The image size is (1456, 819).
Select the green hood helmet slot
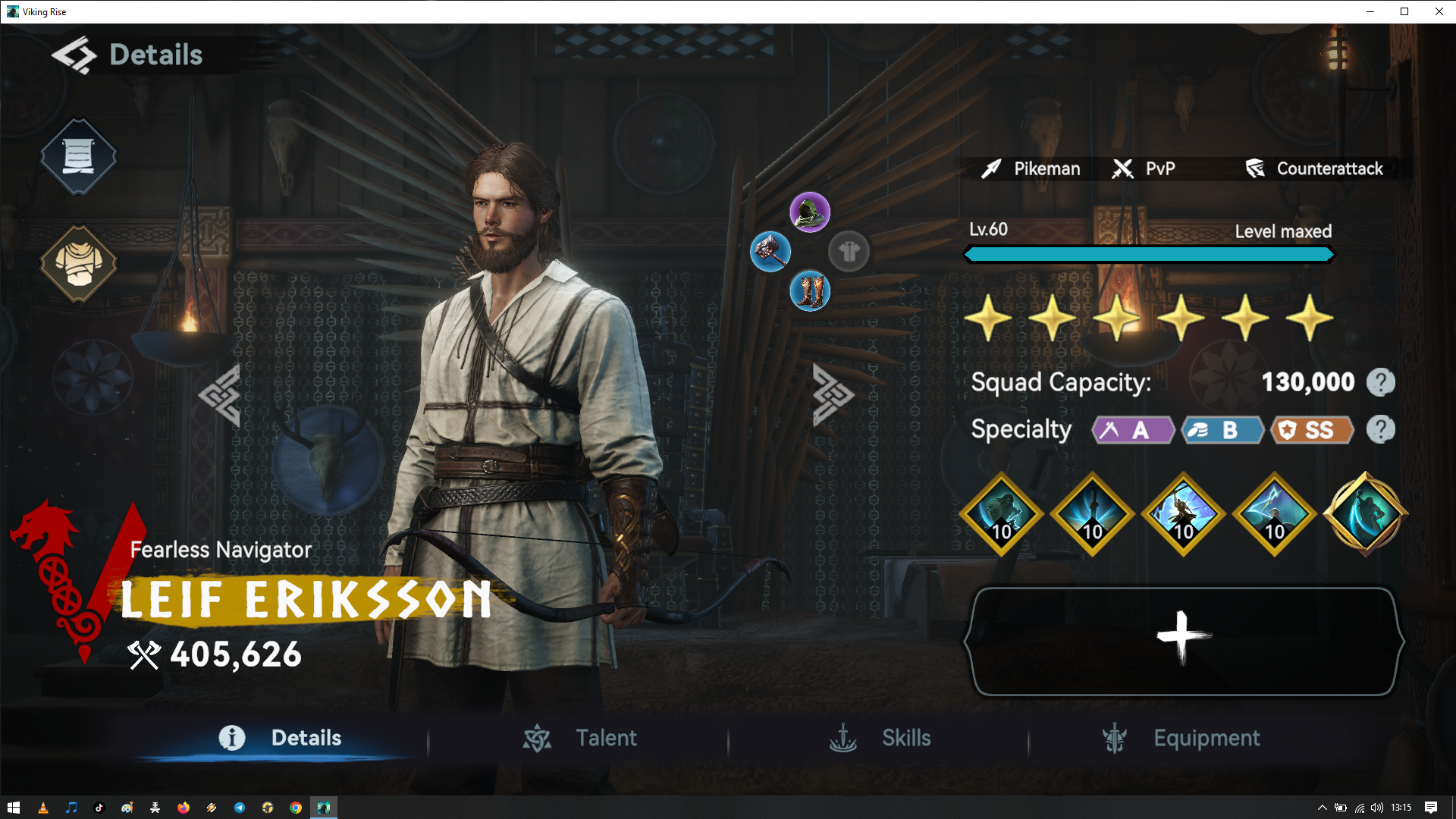[x=810, y=212]
